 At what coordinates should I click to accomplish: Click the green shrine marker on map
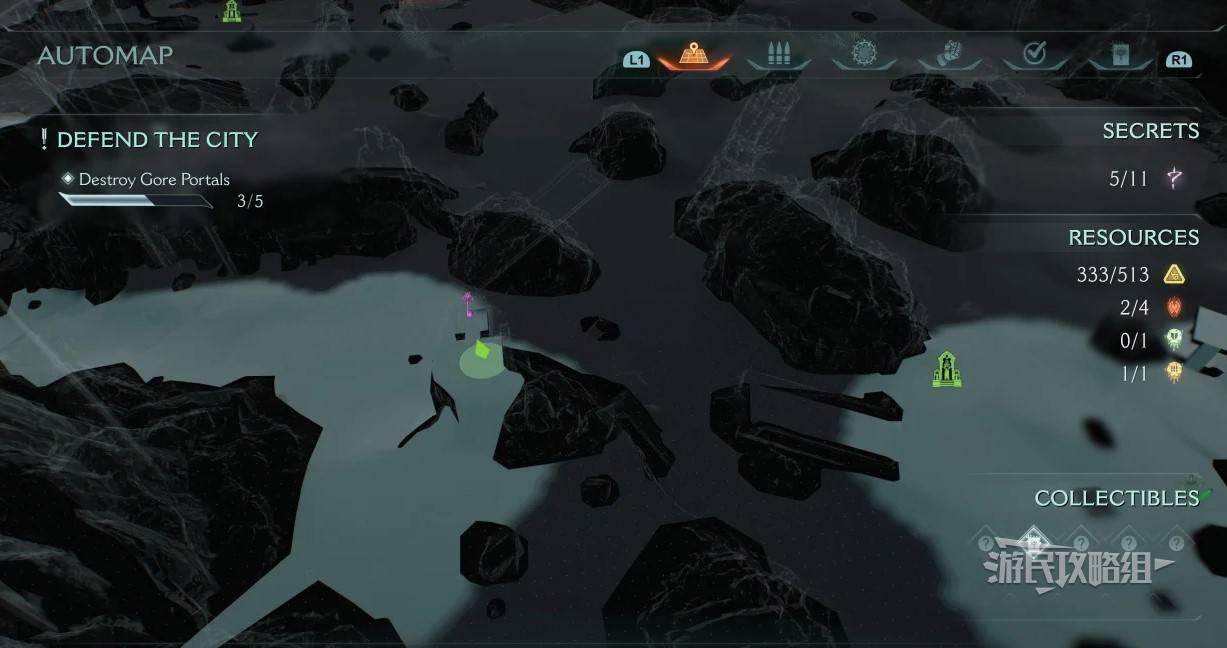click(946, 369)
